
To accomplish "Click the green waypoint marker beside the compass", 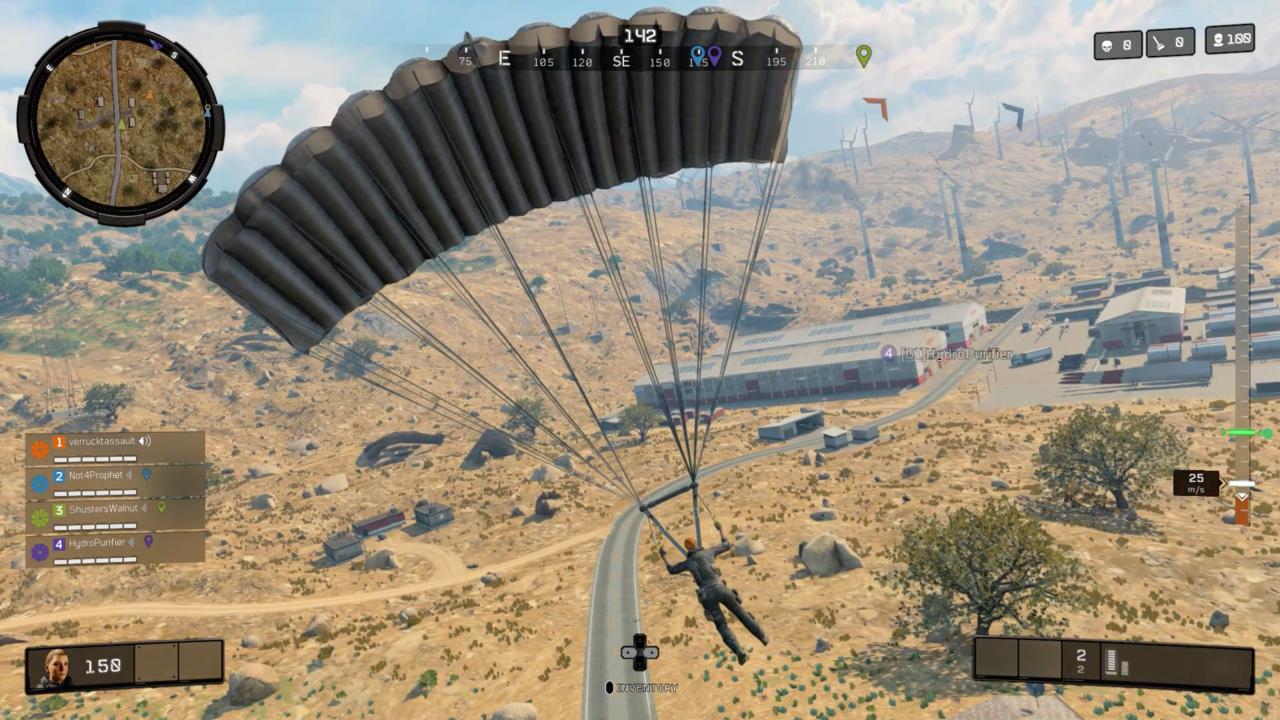I will pos(861,57).
